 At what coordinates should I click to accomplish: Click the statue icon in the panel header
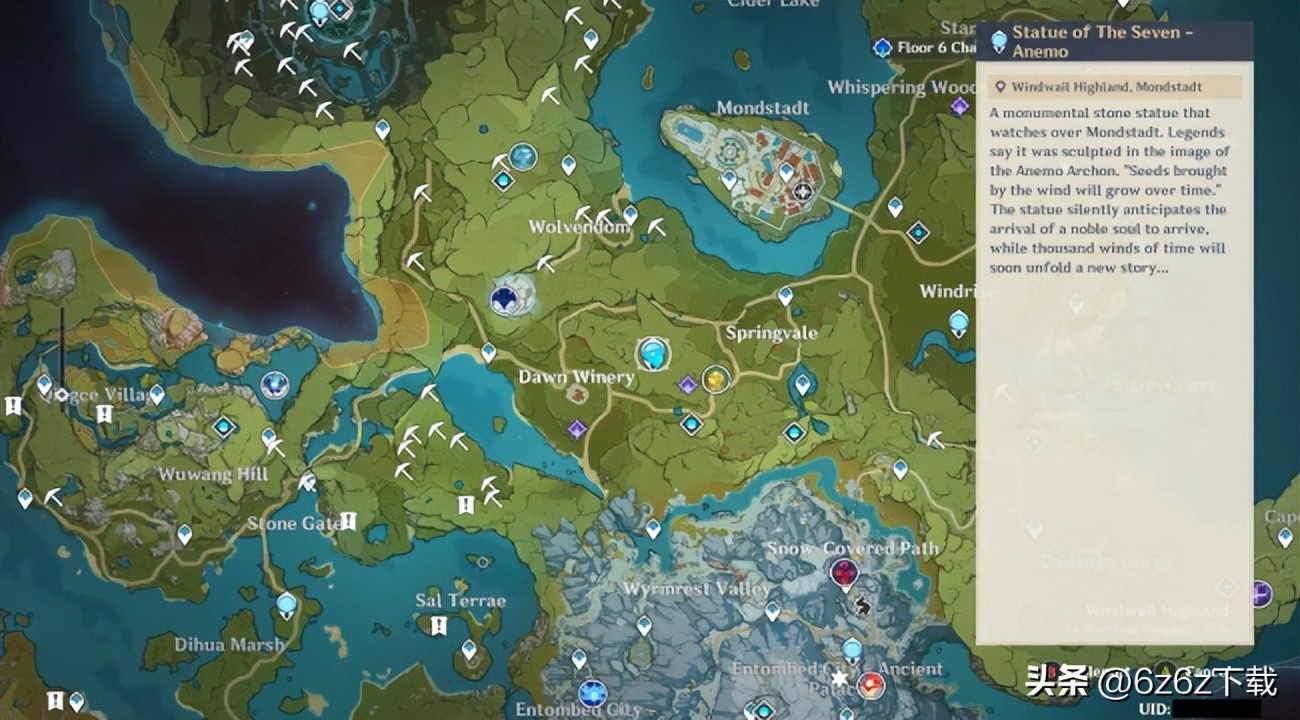click(x=998, y=38)
